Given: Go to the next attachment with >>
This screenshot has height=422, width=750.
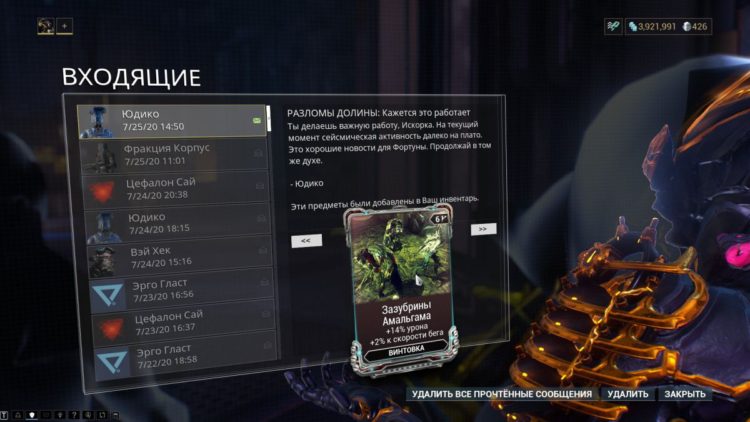Looking at the screenshot, I should 483,229.
